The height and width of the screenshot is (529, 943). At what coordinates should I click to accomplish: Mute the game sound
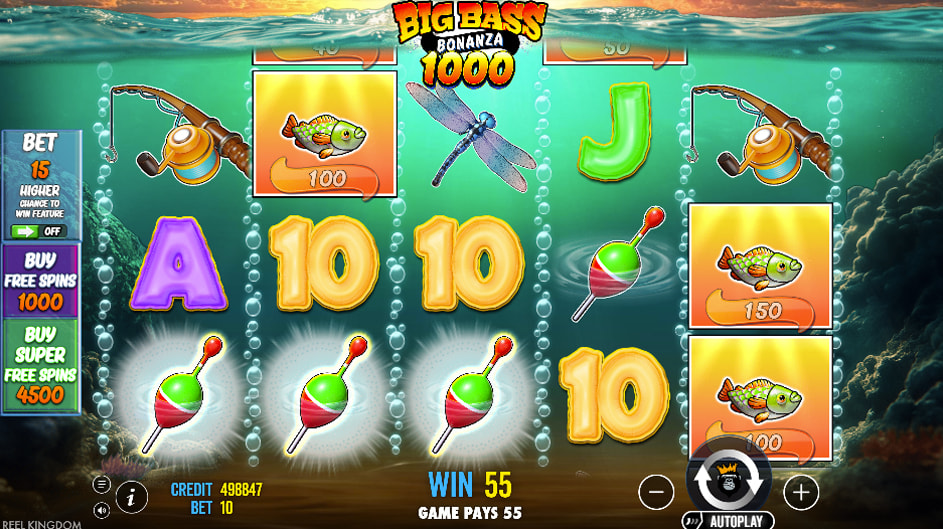pyautogui.click(x=102, y=510)
